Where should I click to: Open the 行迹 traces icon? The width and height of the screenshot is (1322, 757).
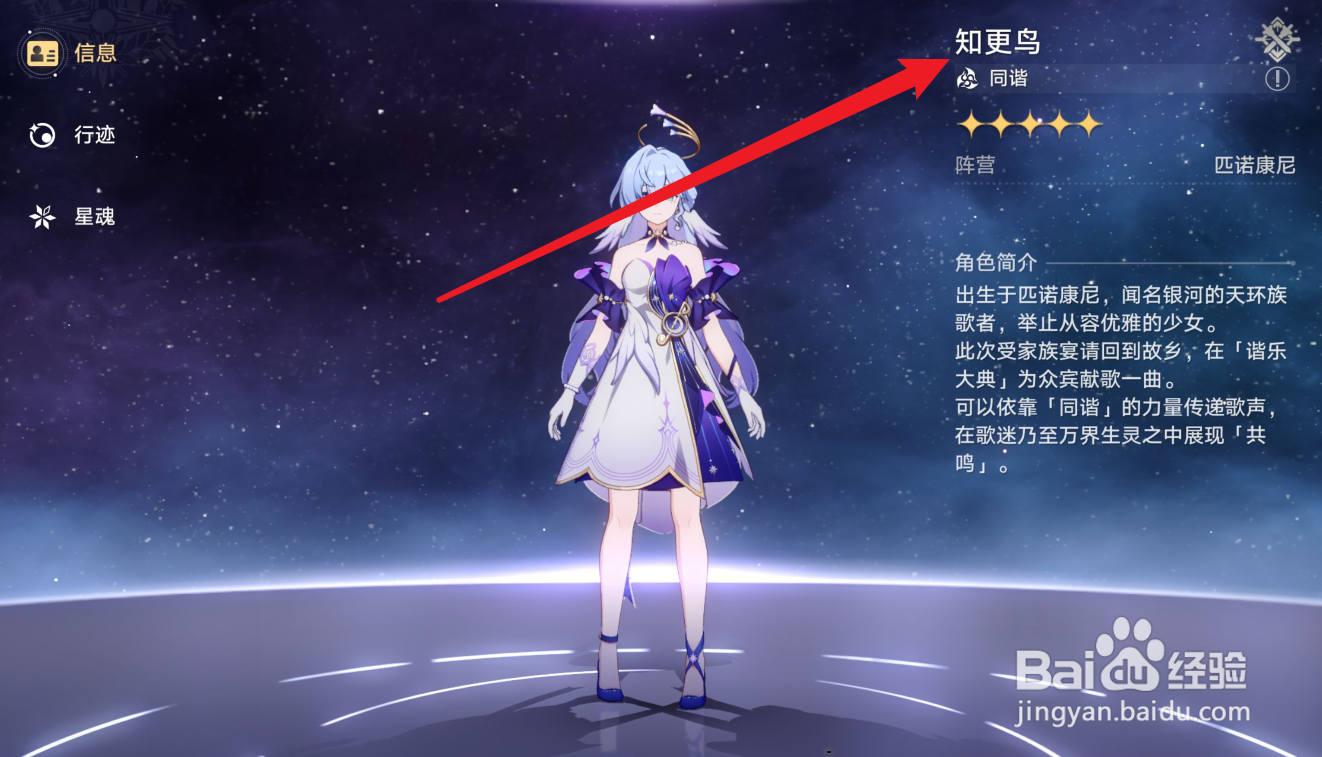41,135
